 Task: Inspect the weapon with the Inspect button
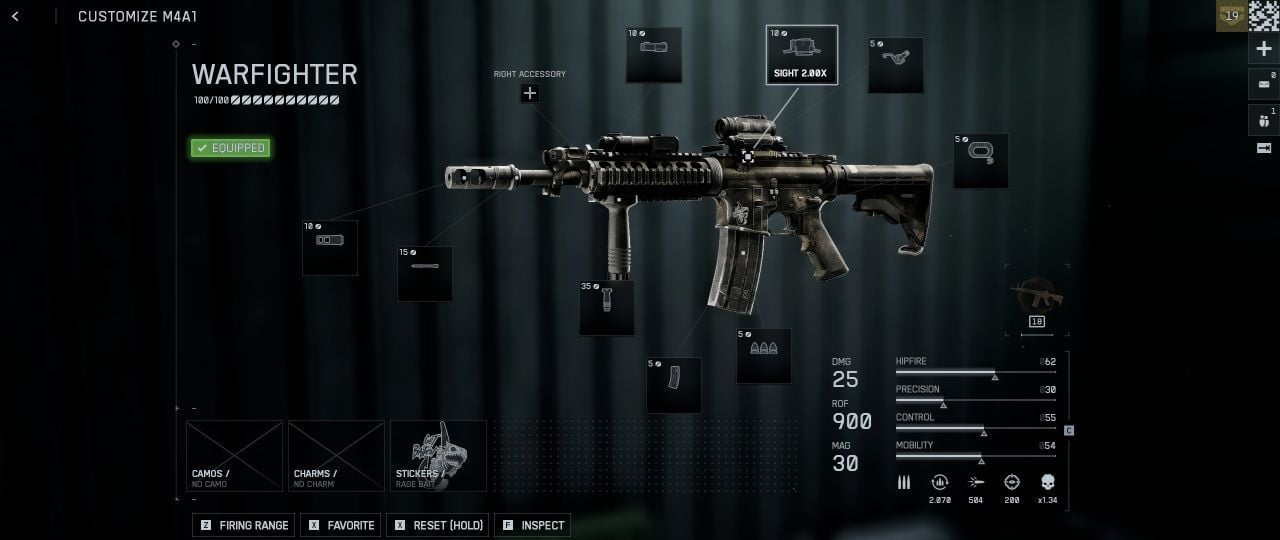[532, 525]
